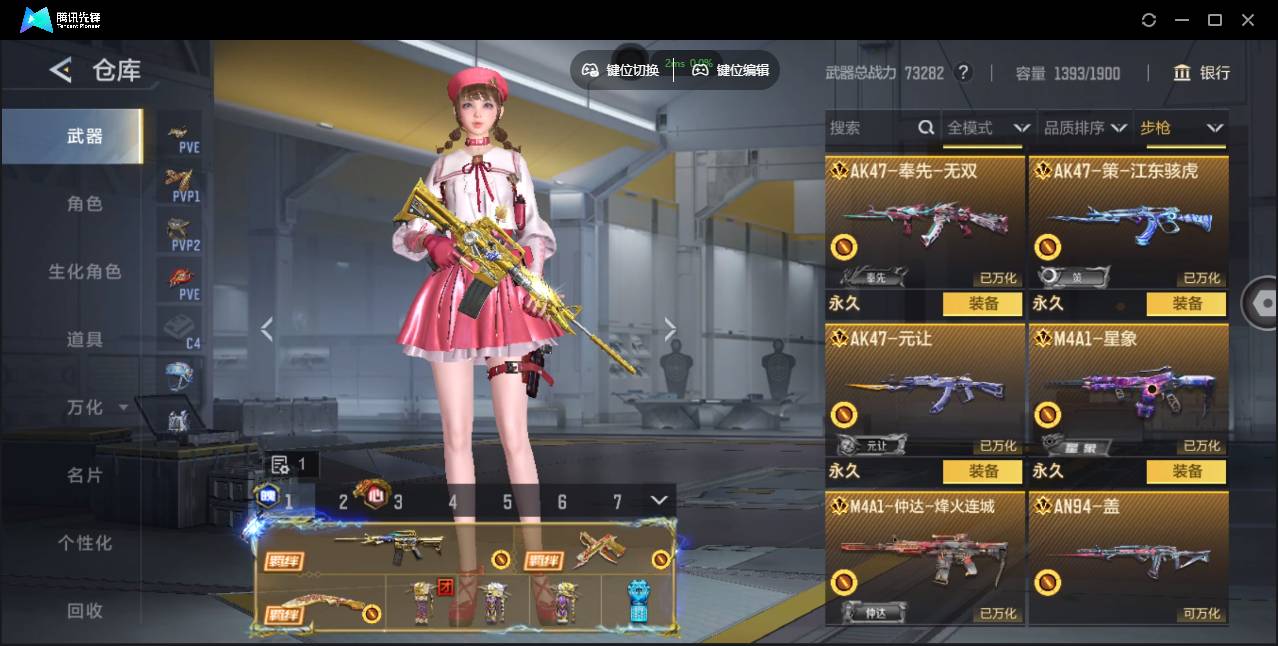Open the 名片 section
1278x646 pixels.
pyautogui.click(x=84, y=475)
